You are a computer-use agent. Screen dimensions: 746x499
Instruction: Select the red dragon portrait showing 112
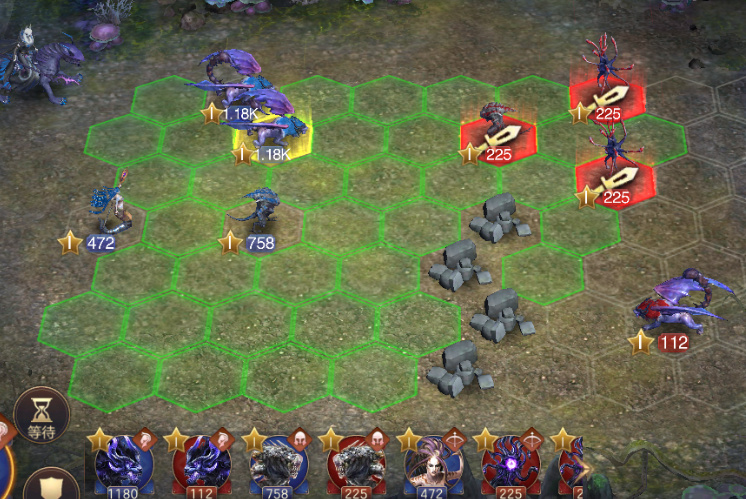tap(202, 463)
